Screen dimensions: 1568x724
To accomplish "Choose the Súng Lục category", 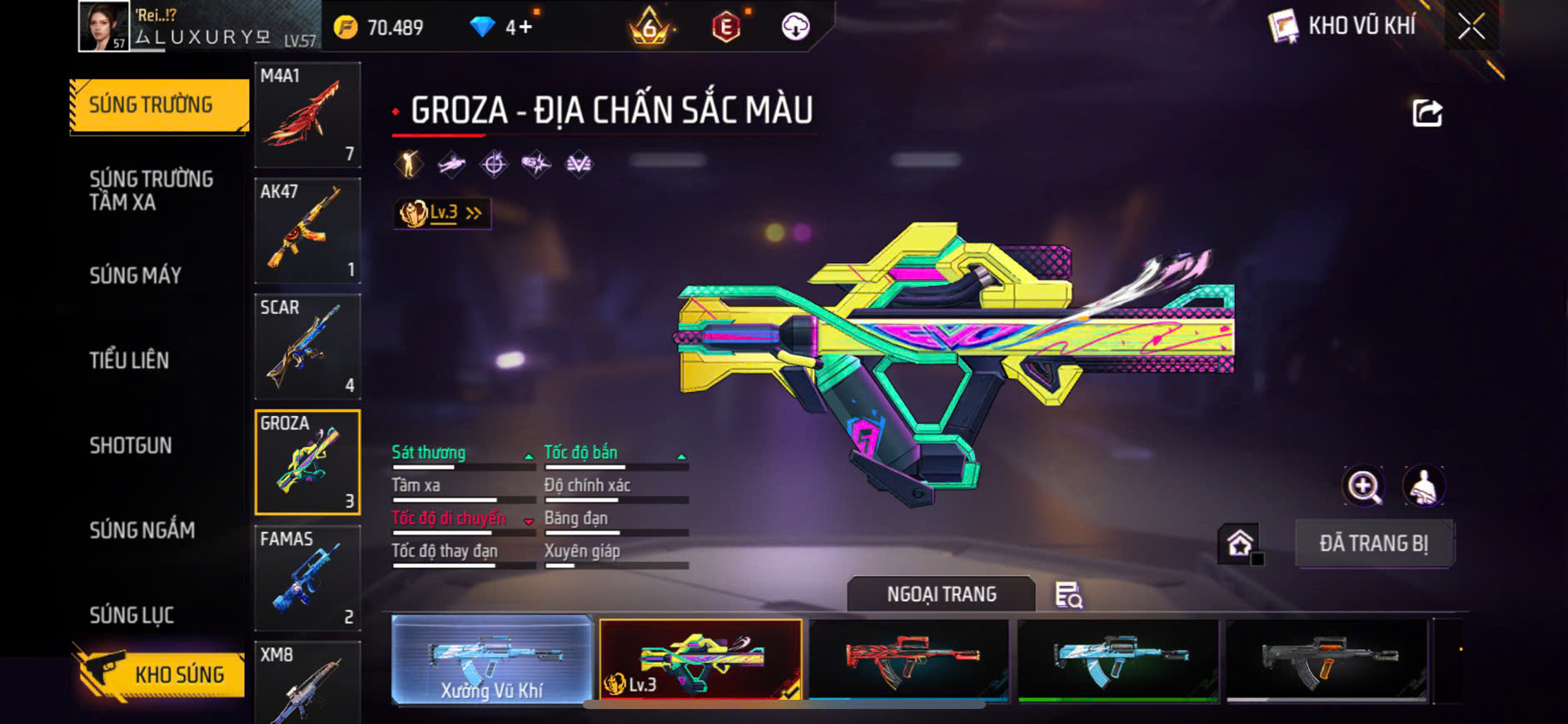I will (132, 615).
